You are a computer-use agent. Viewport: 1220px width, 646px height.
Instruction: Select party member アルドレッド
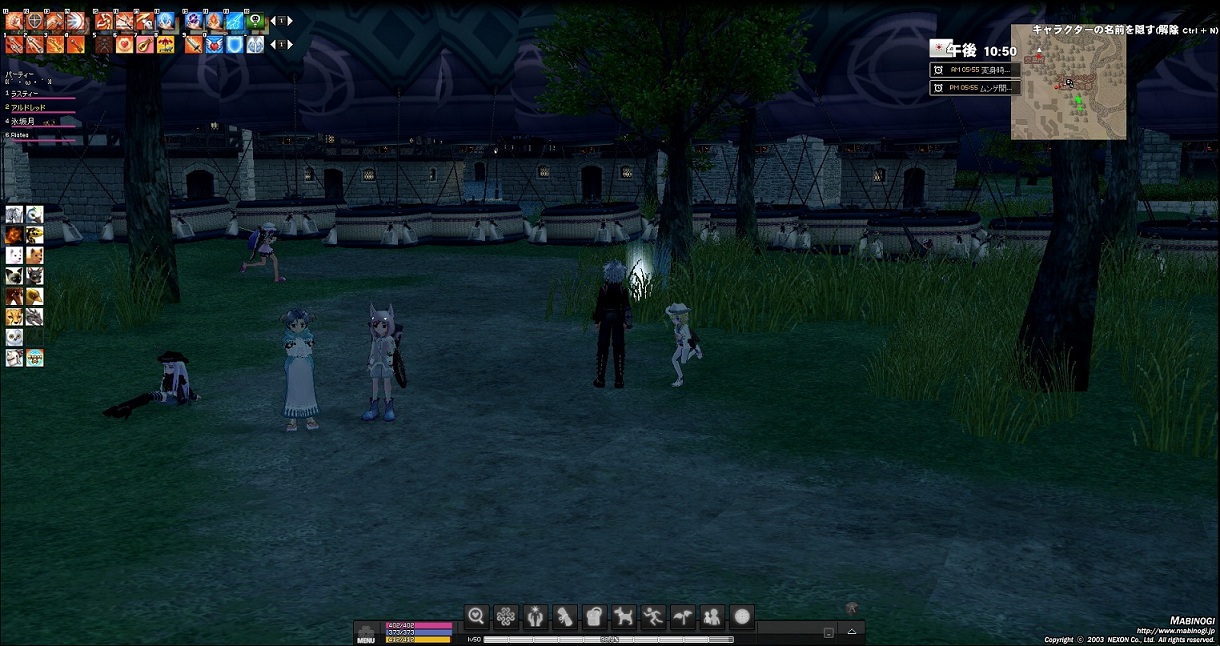coord(32,106)
